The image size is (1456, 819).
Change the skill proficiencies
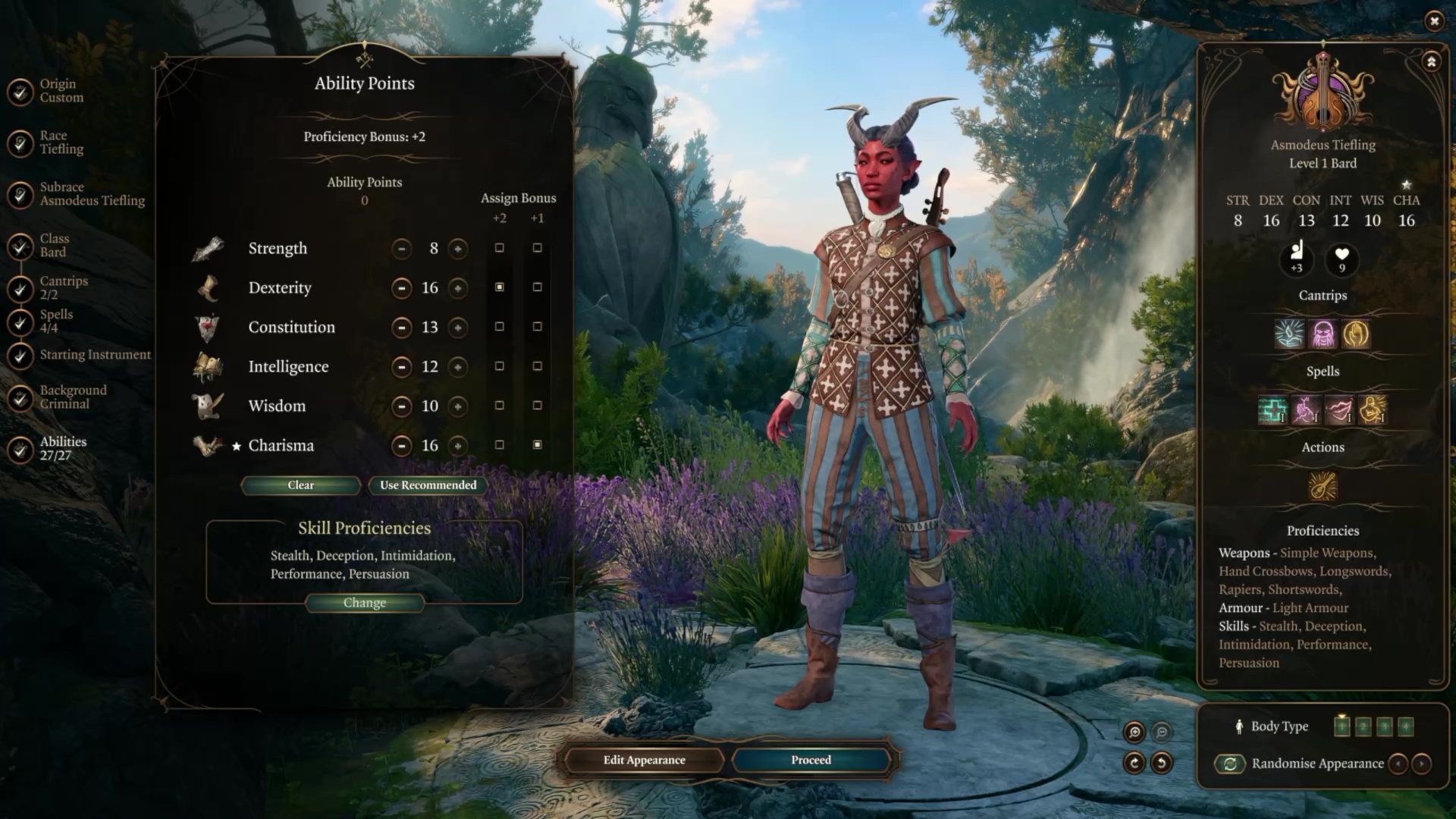point(364,603)
